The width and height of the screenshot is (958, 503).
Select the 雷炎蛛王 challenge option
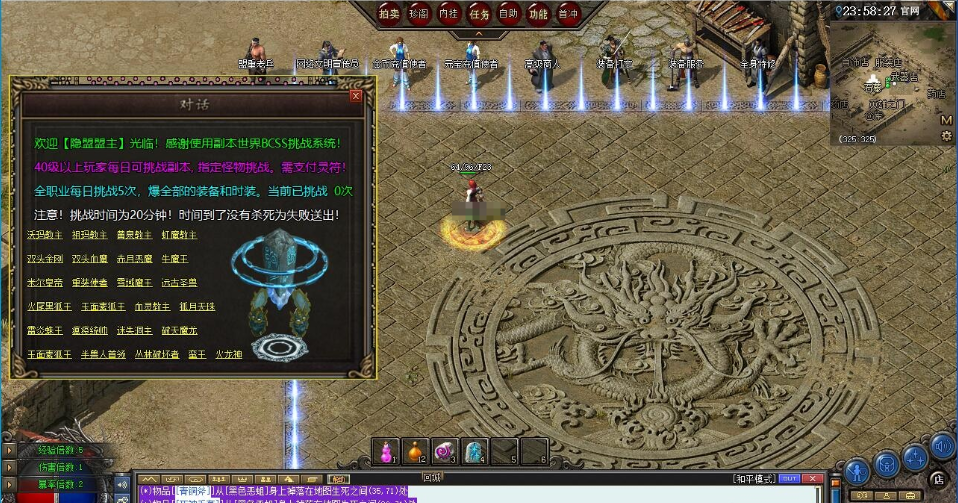46,330
